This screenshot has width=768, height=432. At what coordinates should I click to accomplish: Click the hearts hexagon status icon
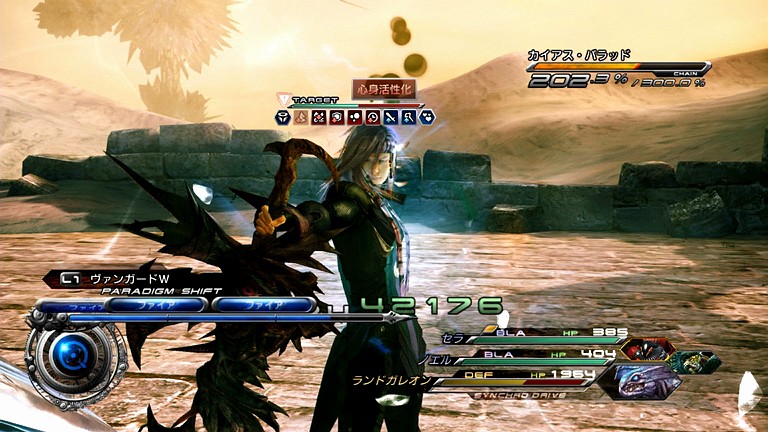[x=426, y=117]
